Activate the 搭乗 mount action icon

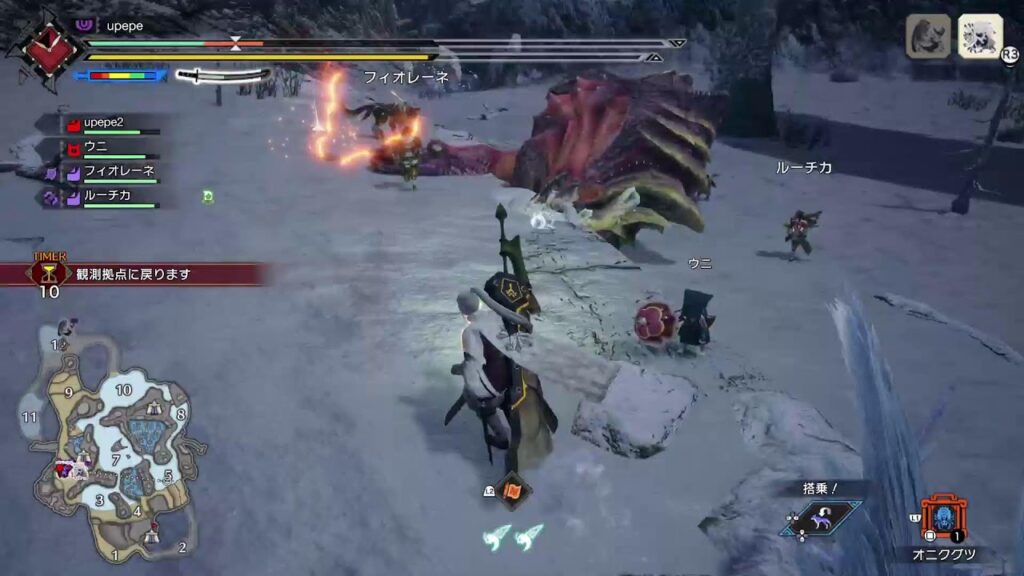click(x=822, y=518)
